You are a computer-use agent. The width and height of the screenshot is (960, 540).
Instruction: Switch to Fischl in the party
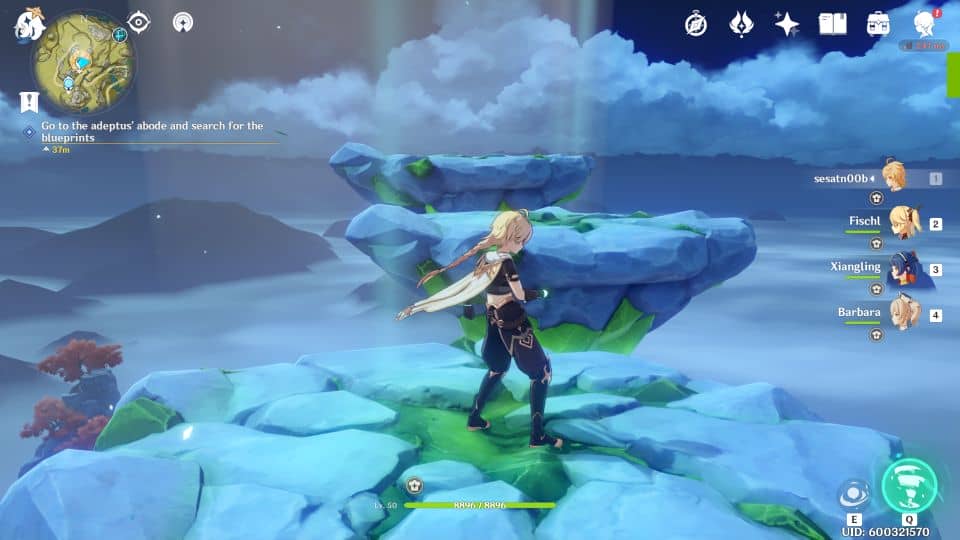click(904, 224)
